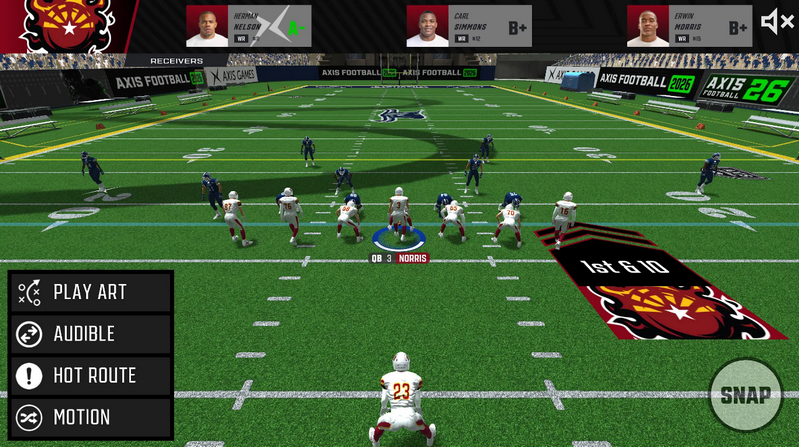Select receiver Carl Simmons's card
Image resolution: width=799 pixels, height=447 pixels.
coord(468,26)
